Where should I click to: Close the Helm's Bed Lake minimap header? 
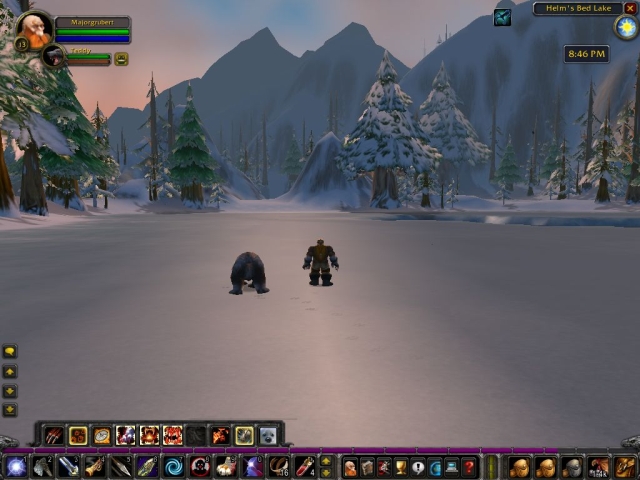629,8
